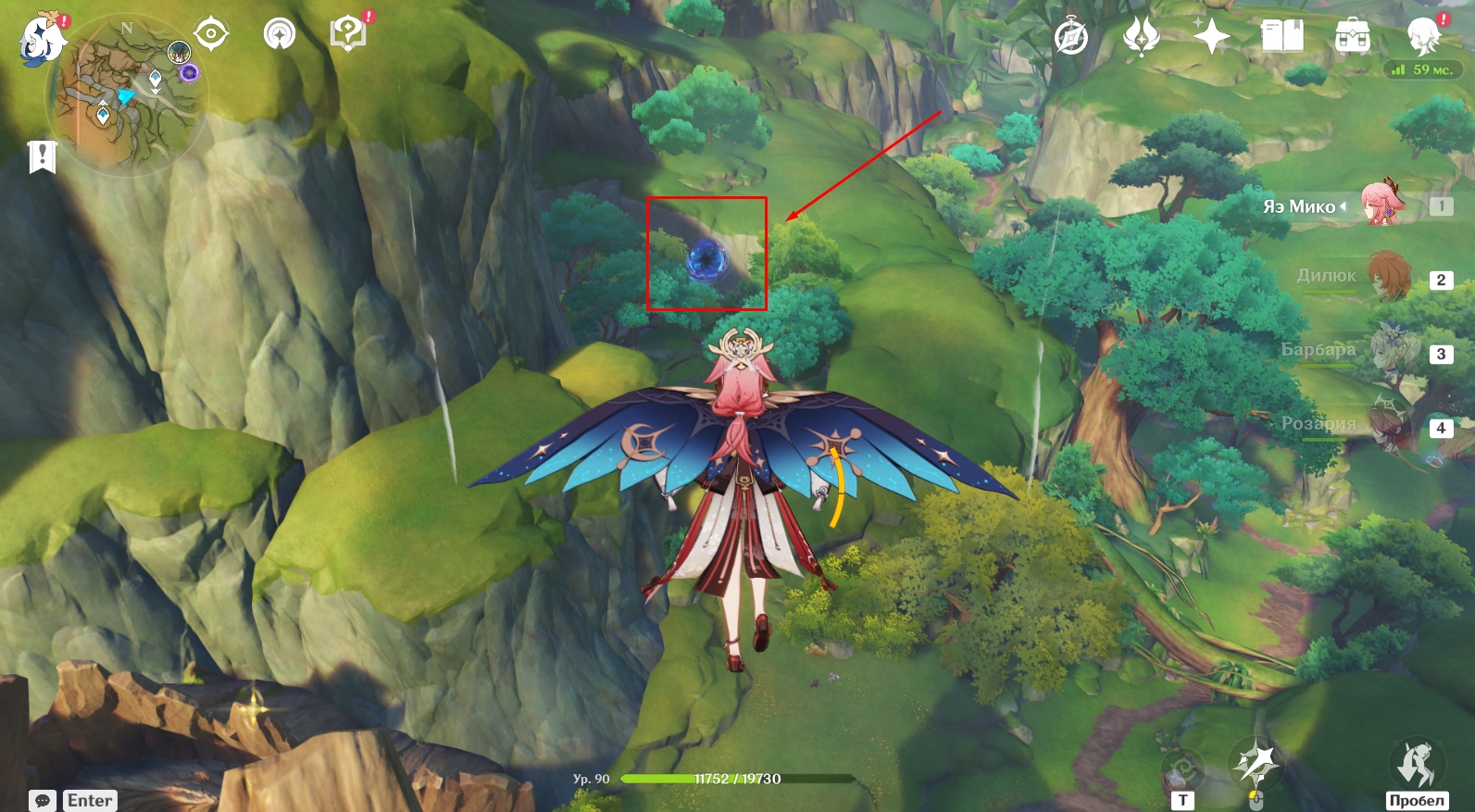The width and height of the screenshot is (1475, 812).
Task: Activate the eye-shaped Elemental Sight icon
Action: pyautogui.click(x=211, y=34)
